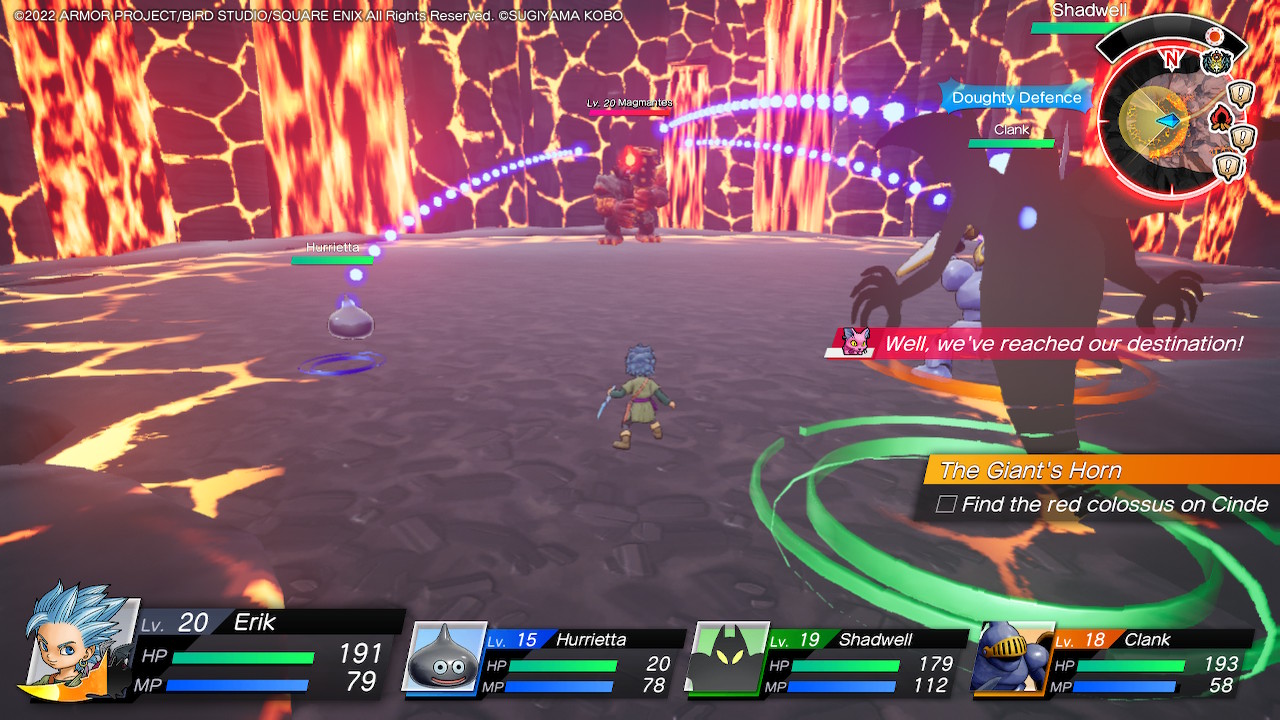The width and height of the screenshot is (1280, 720).
Task: Select the Doughty Defence skill label
Action: pos(1016,98)
